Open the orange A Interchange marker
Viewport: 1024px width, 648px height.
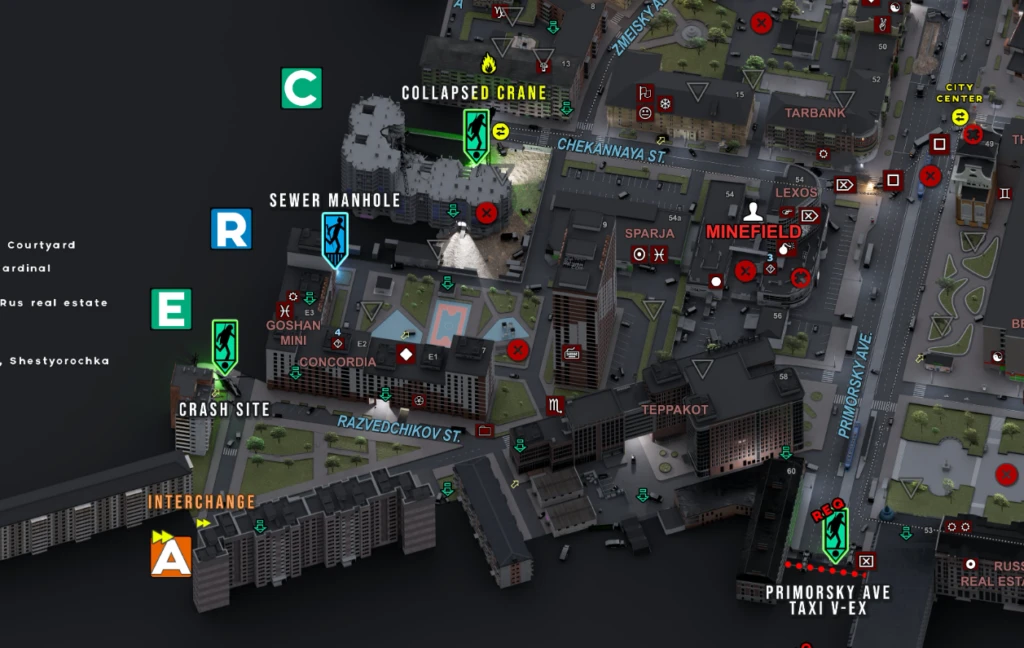pos(171,556)
